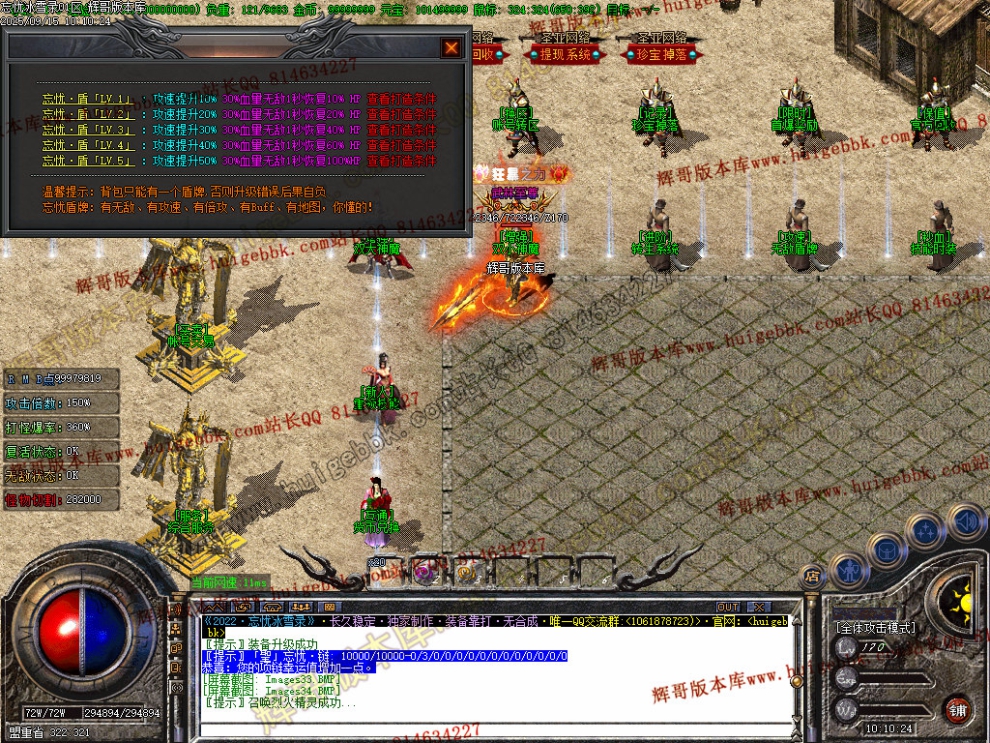The image size is (990, 743).
Task: Open the 忘忧·盾 LV.5 link
Action: [x=87, y=160]
